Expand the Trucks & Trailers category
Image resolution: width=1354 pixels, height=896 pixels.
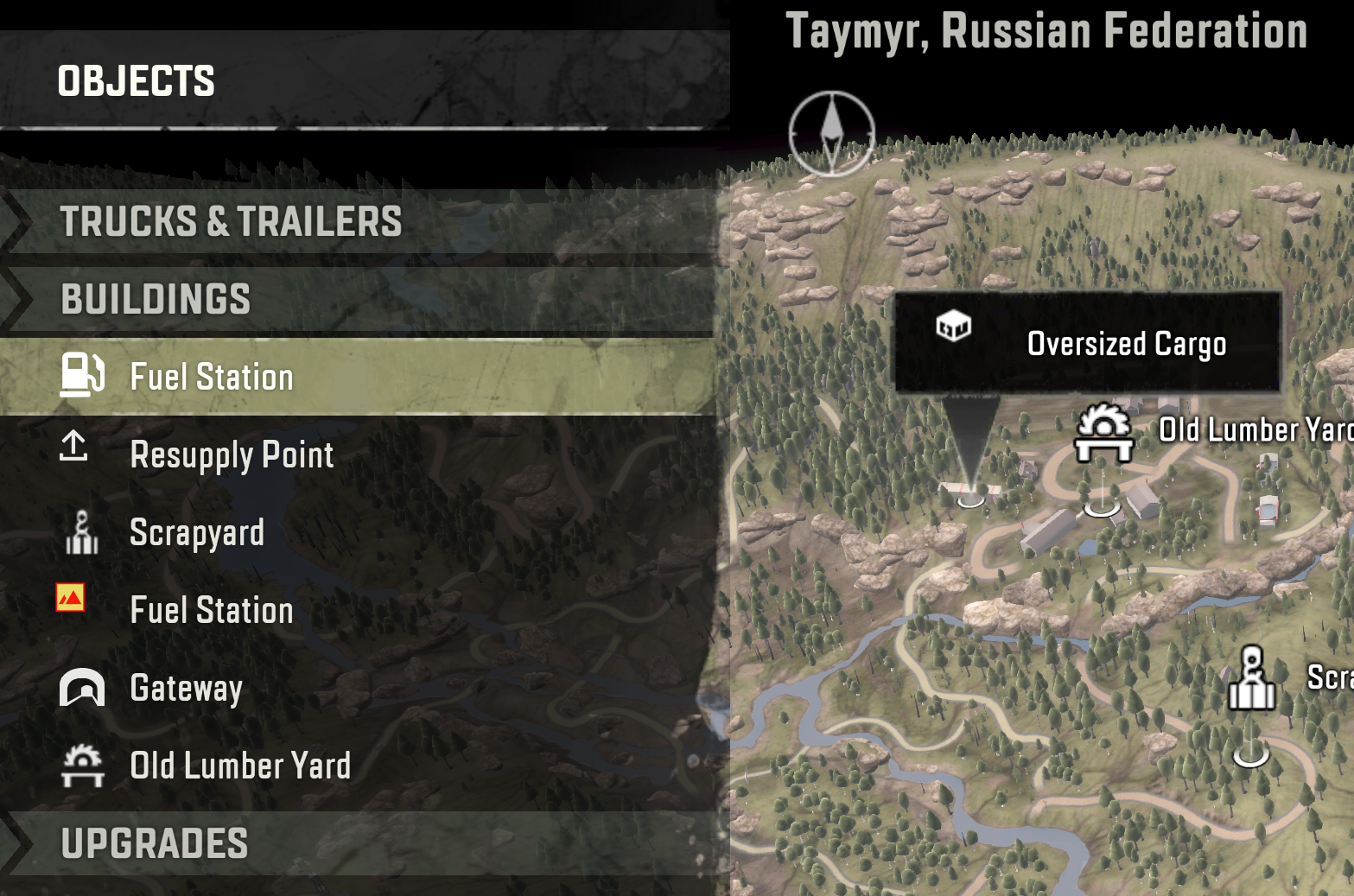click(231, 222)
